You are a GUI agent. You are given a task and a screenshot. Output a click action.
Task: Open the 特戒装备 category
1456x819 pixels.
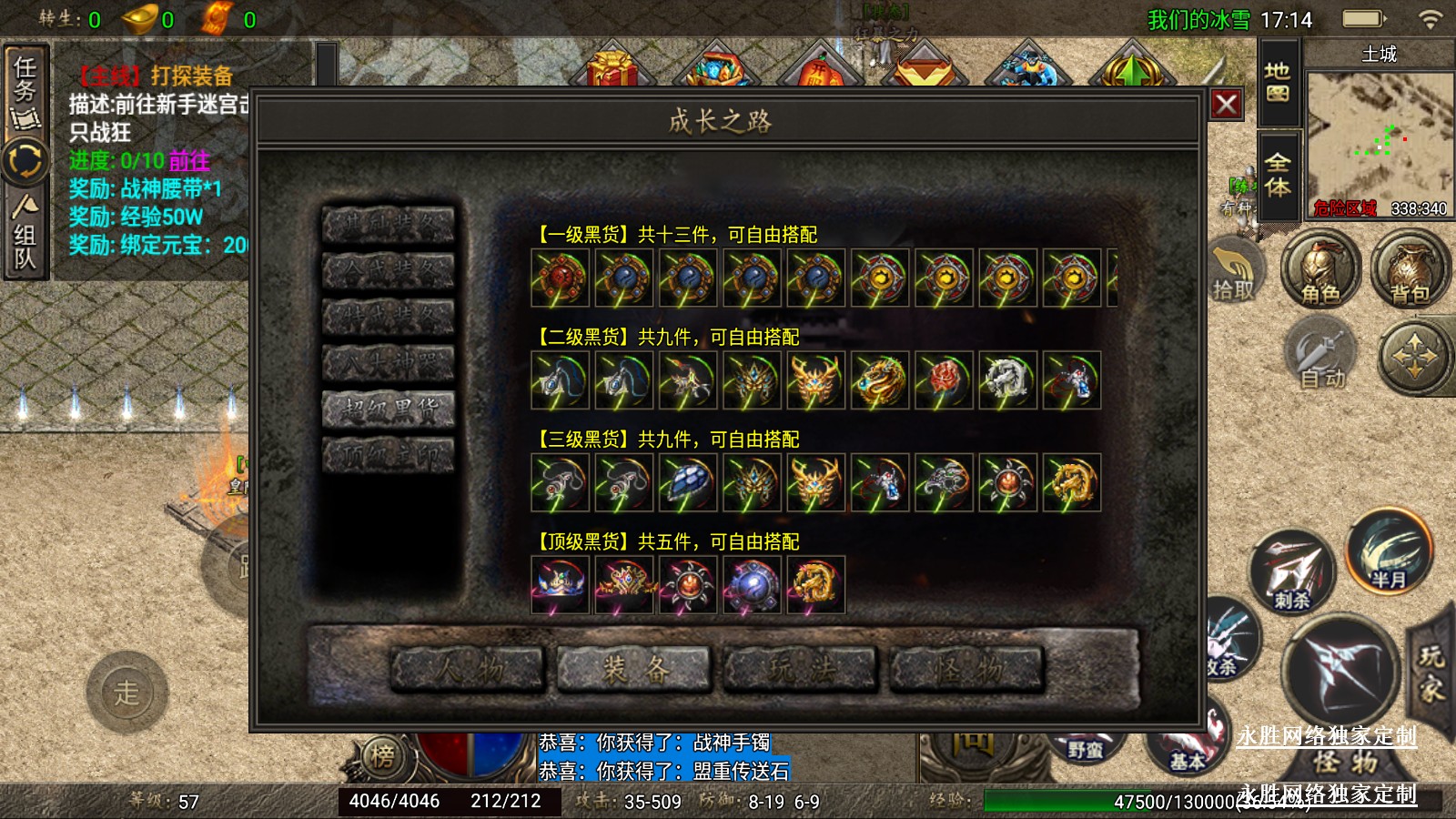(389, 318)
